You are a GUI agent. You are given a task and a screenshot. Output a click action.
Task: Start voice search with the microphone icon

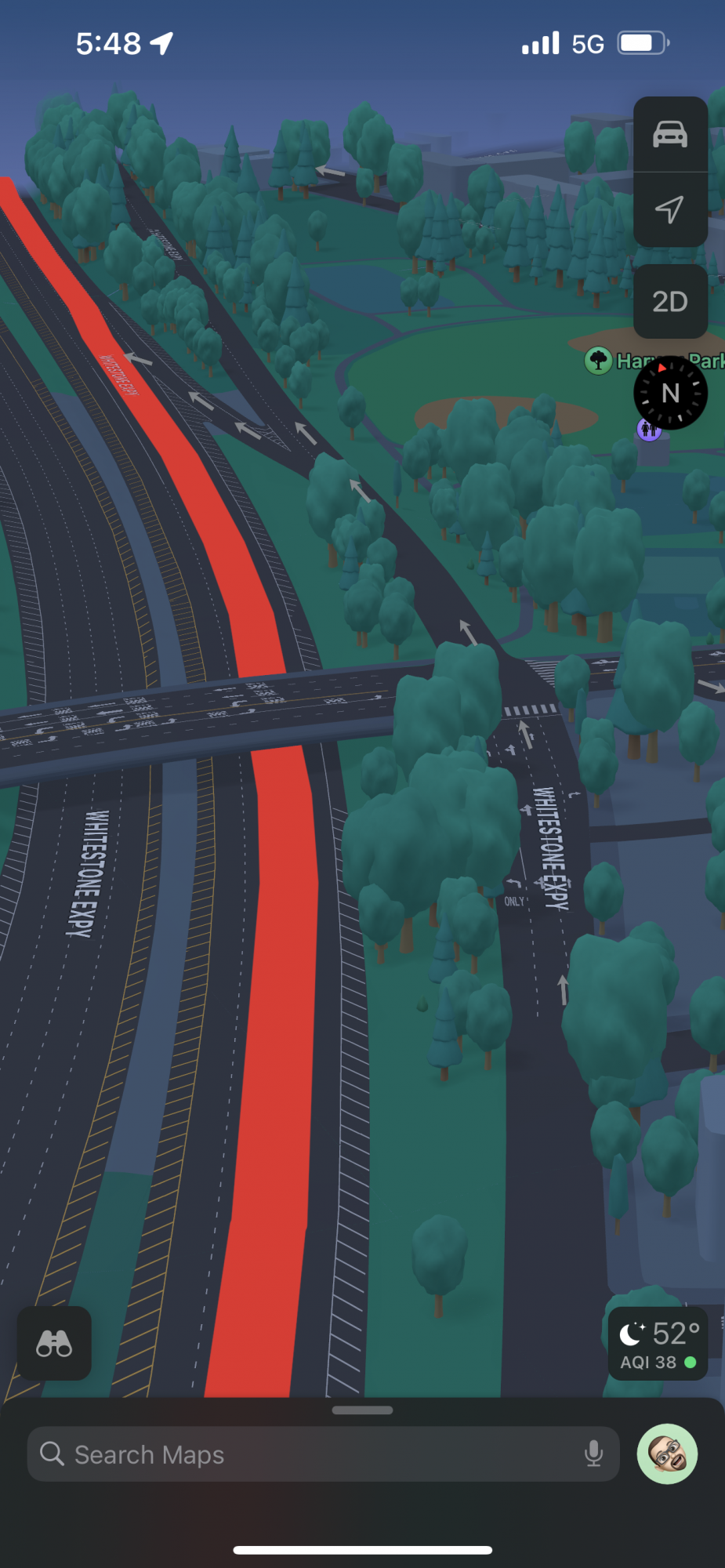593,1454
